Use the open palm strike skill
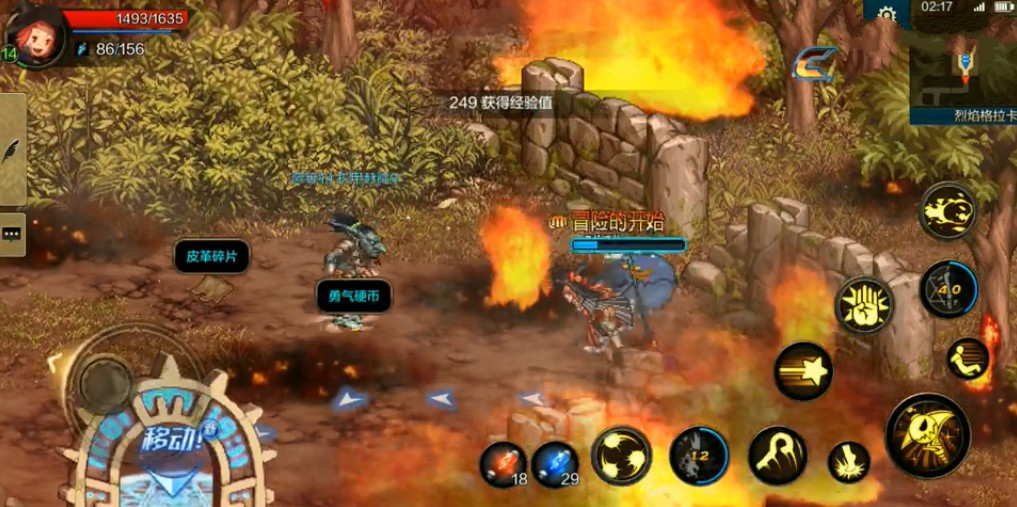This screenshot has width=1017, height=507. point(864,305)
